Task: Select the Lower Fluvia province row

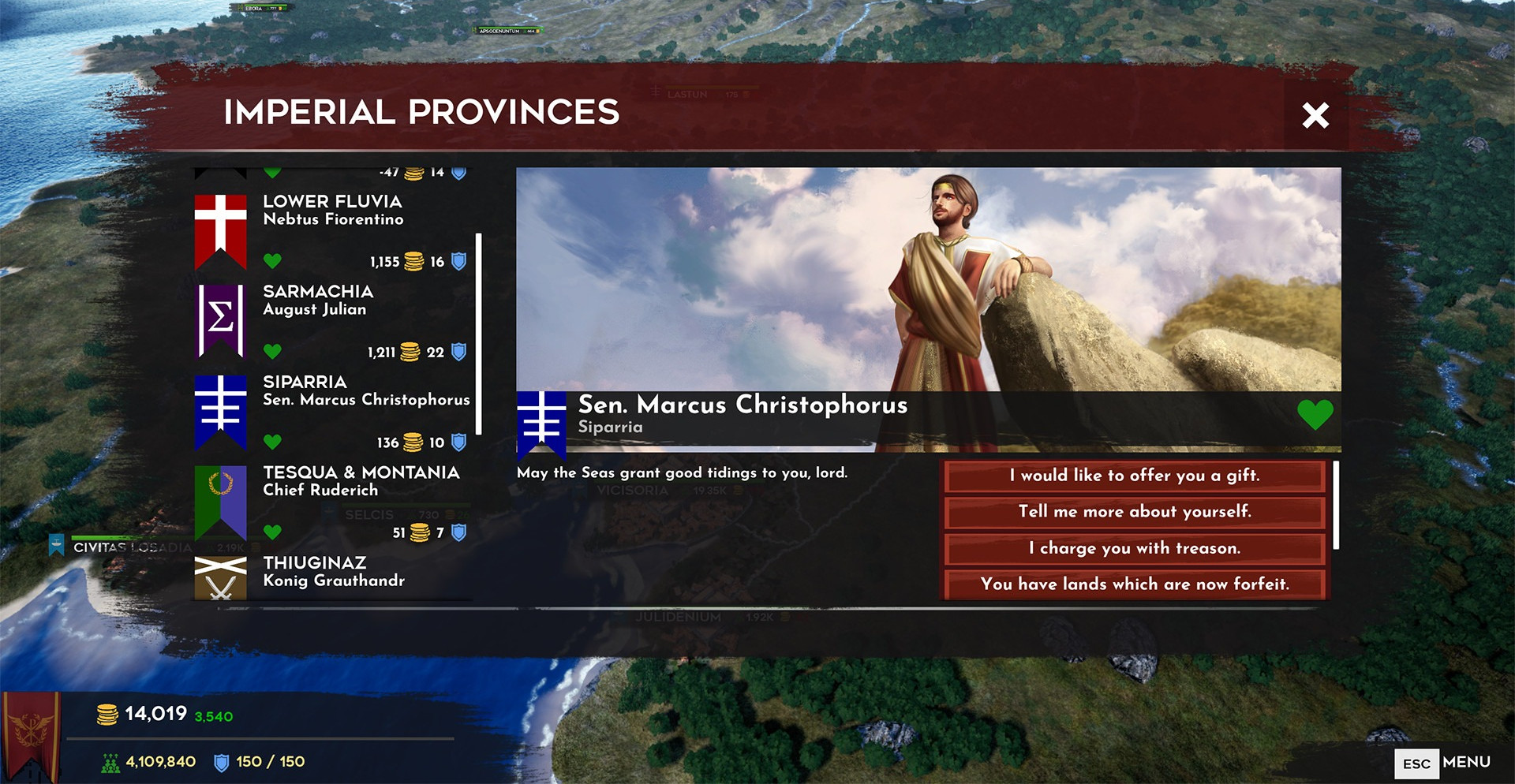Action: point(332,229)
